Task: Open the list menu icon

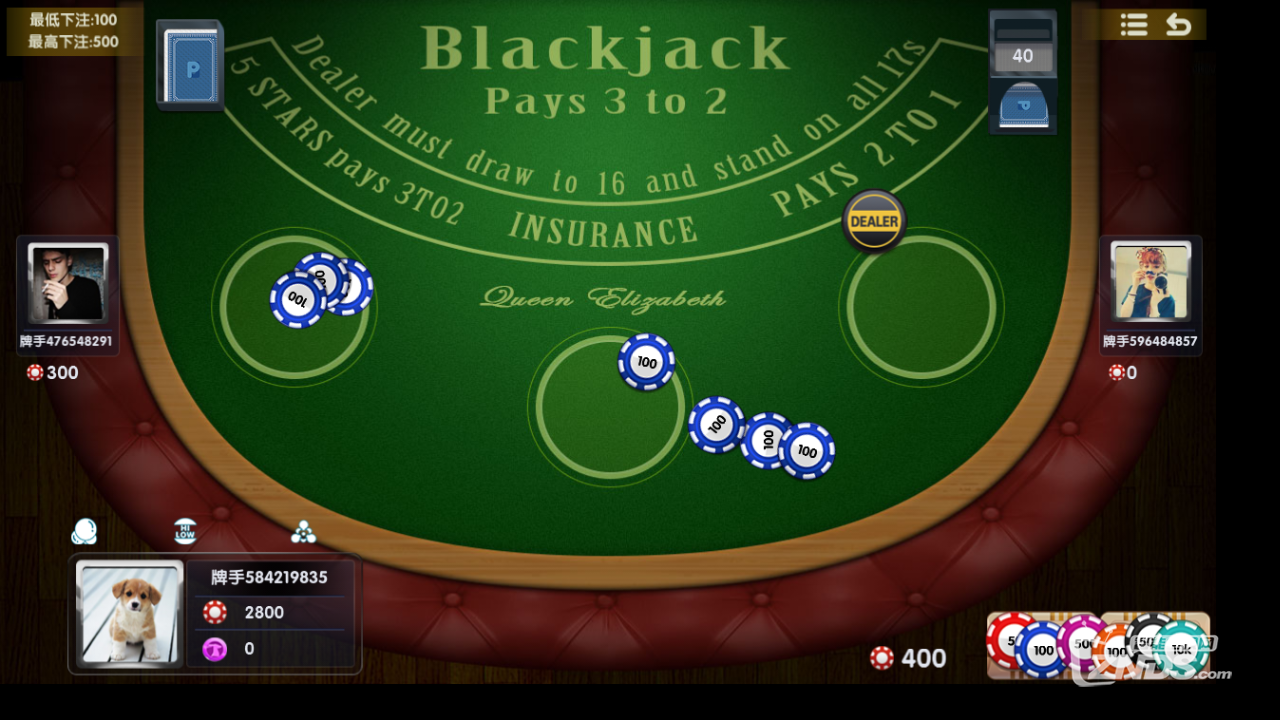Action: click(x=1133, y=25)
